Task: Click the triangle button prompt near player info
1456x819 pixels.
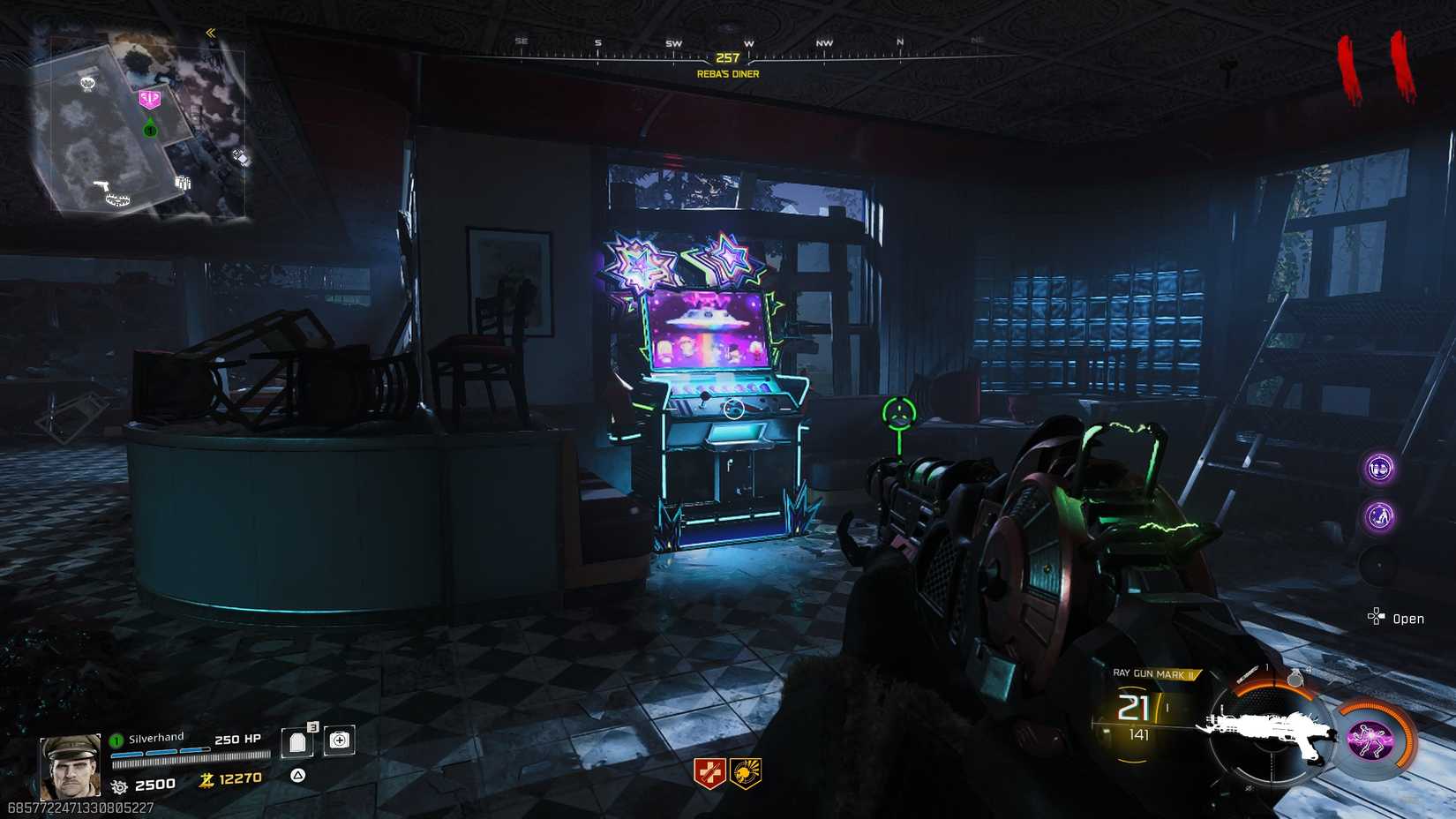Action: click(299, 775)
